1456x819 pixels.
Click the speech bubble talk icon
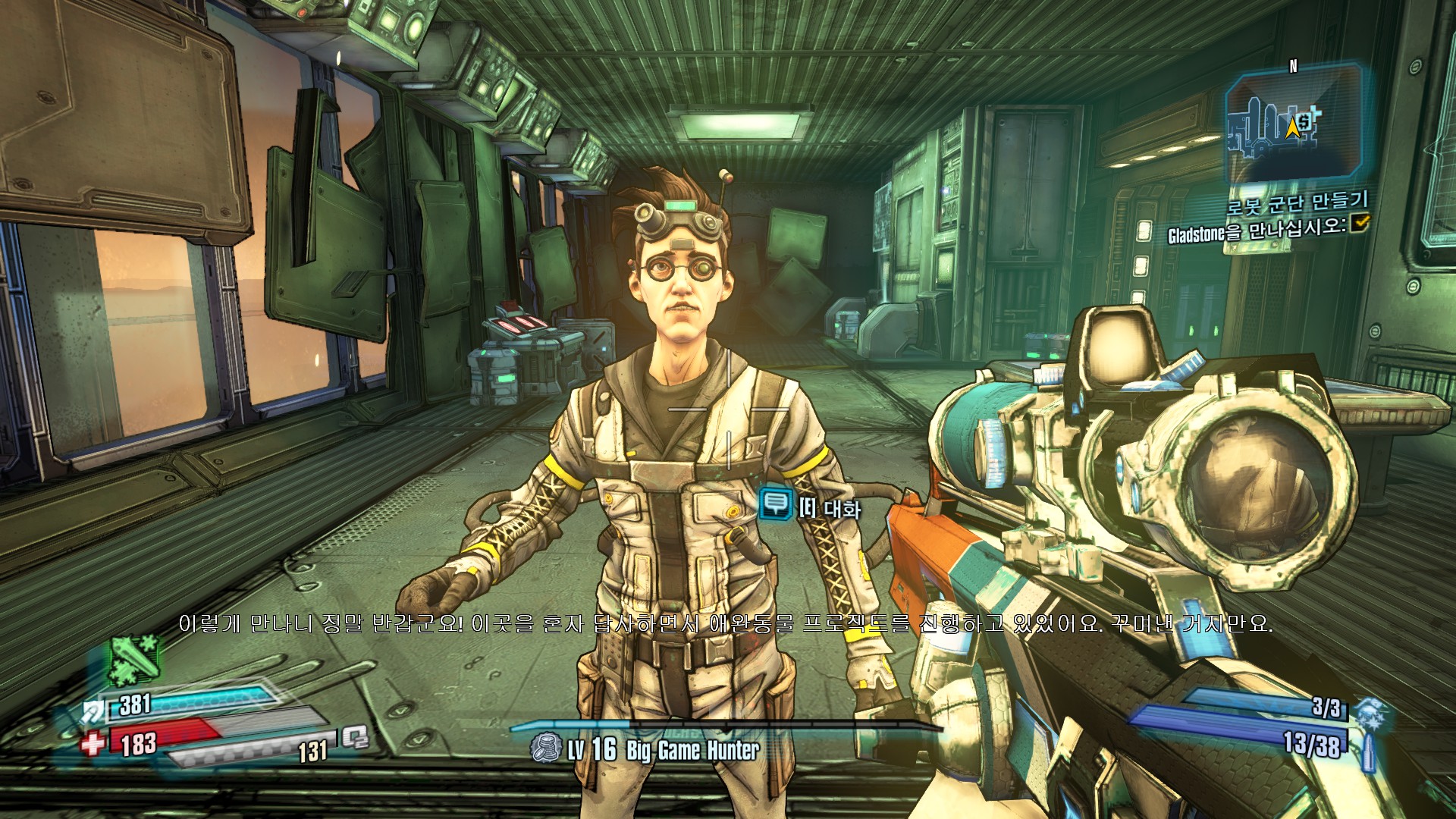tap(775, 504)
